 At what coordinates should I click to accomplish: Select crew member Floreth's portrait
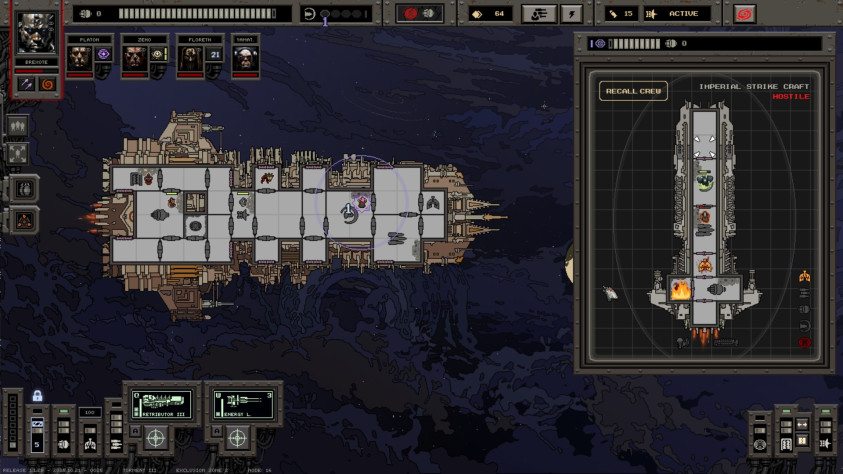coord(189,59)
